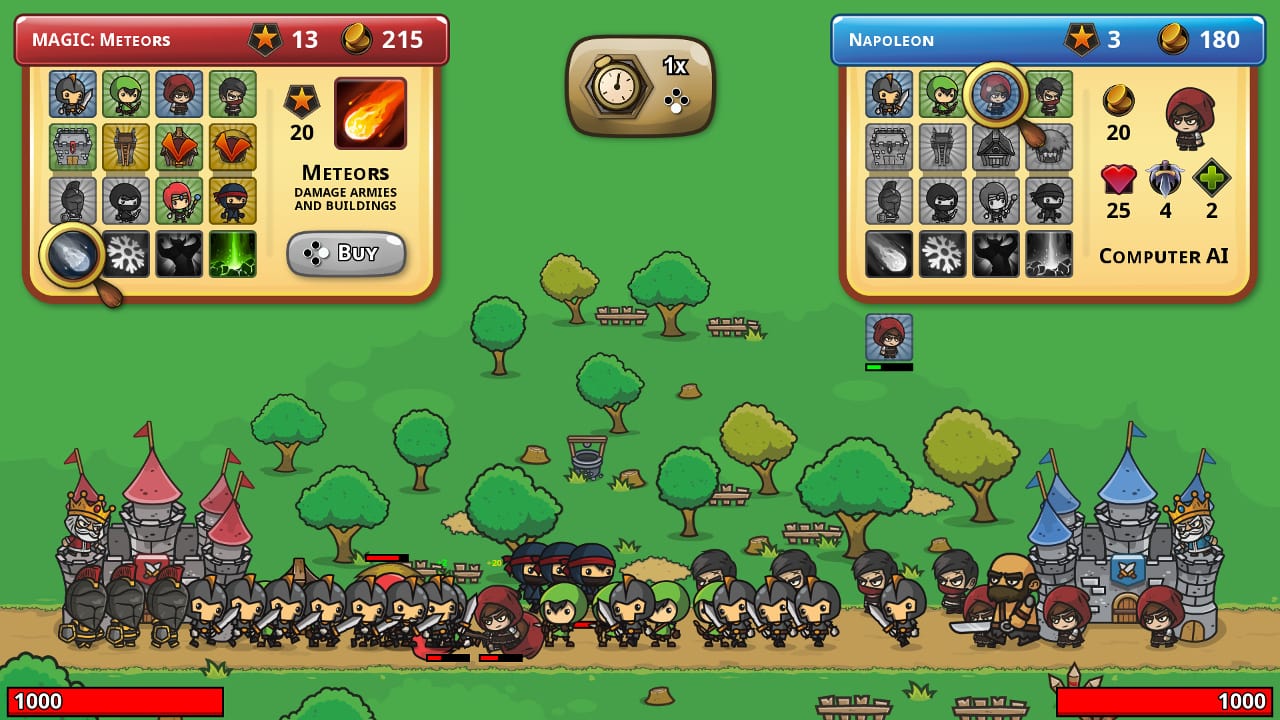The width and height of the screenshot is (1280, 720).
Task: Select the wooden tower building icon
Action: (126, 147)
